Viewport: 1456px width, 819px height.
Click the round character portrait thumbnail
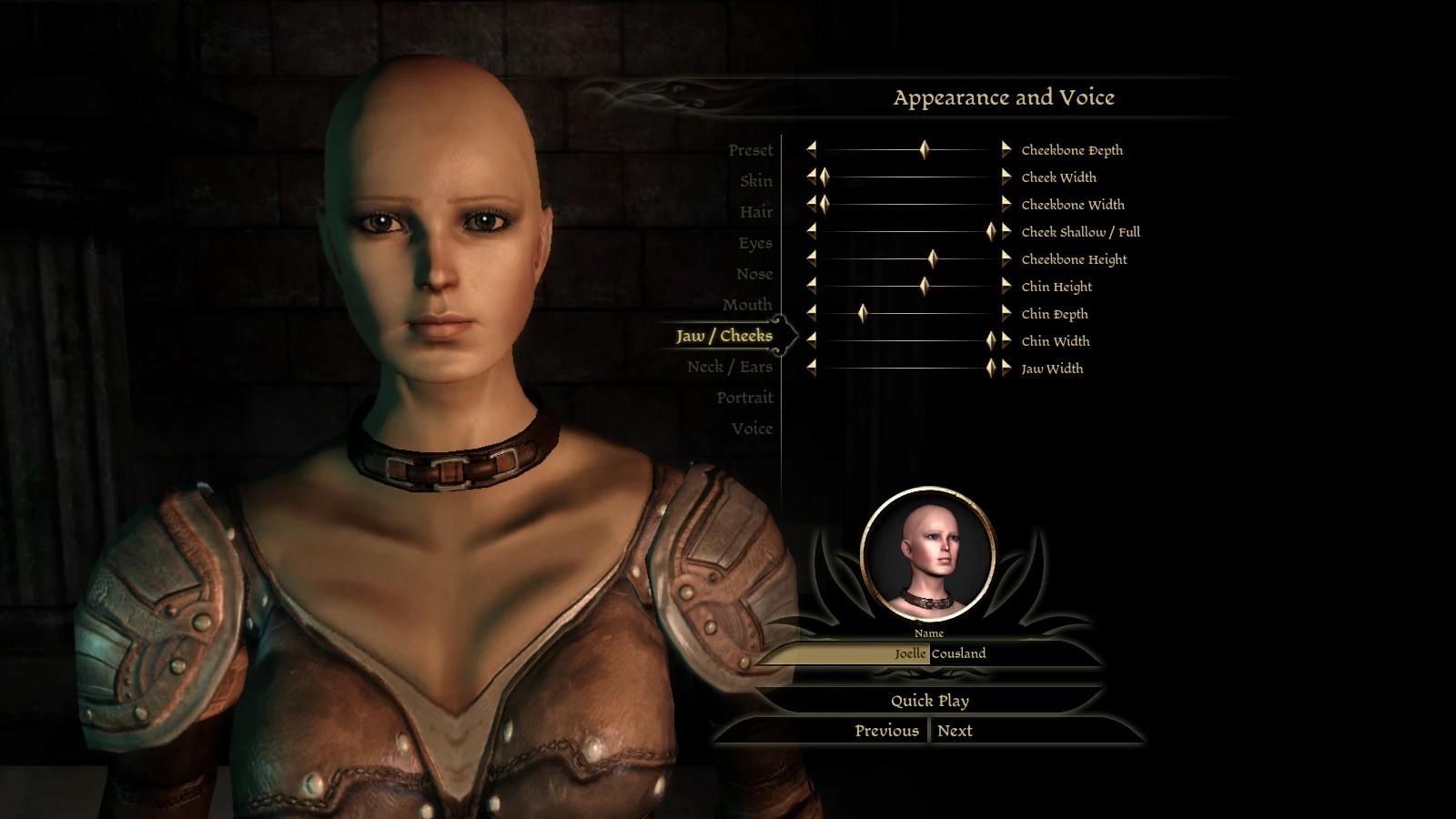point(927,555)
